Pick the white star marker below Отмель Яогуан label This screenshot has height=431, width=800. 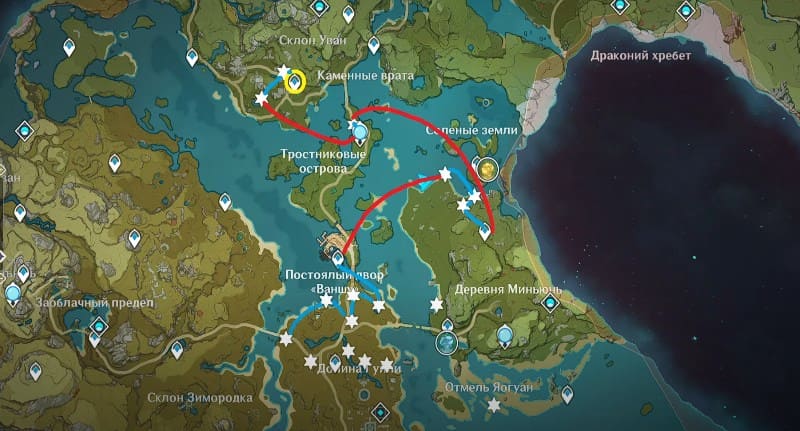(493, 405)
